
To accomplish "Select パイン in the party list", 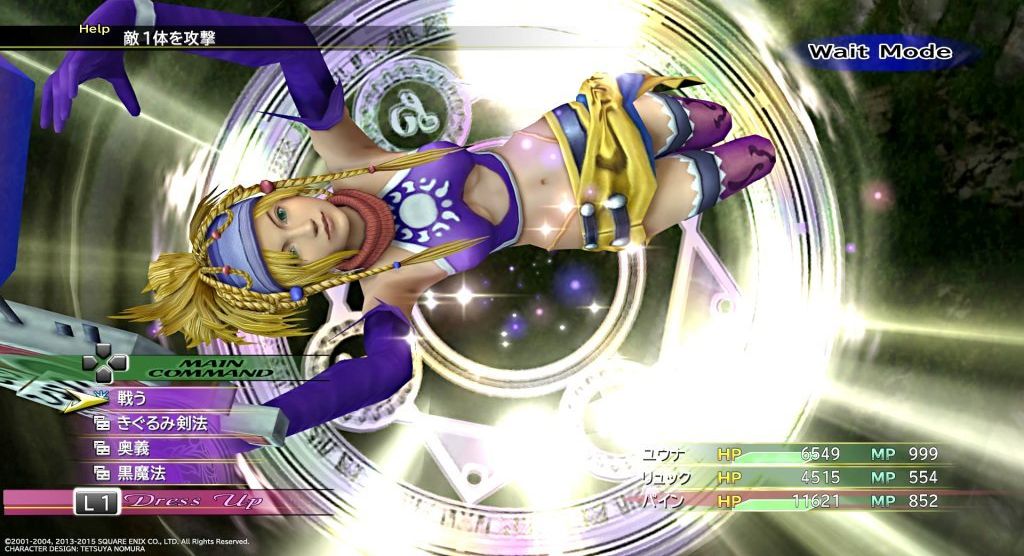I will click(x=665, y=500).
